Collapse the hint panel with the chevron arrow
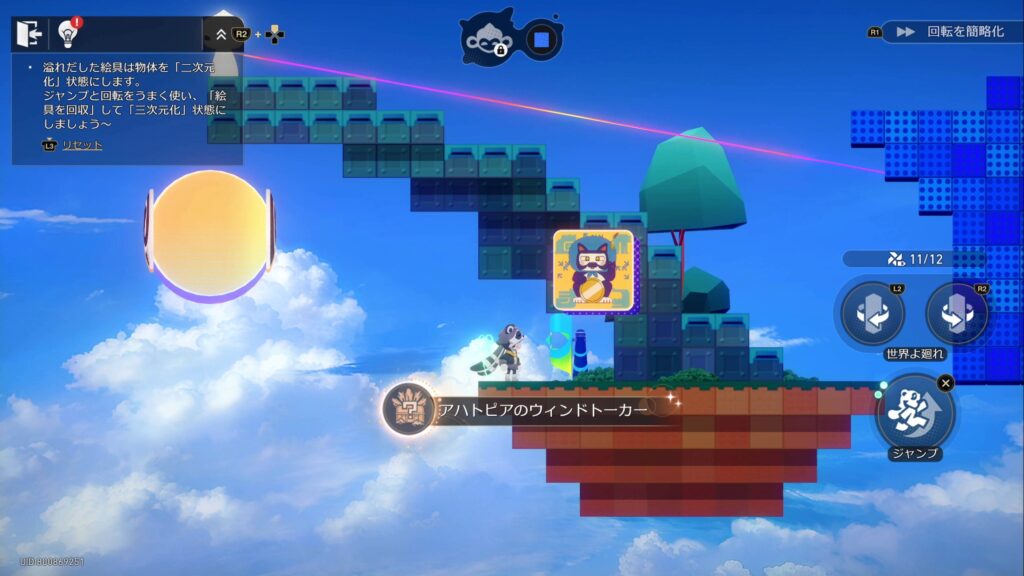This screenshot has width=1024, height=576. [220, 34]
